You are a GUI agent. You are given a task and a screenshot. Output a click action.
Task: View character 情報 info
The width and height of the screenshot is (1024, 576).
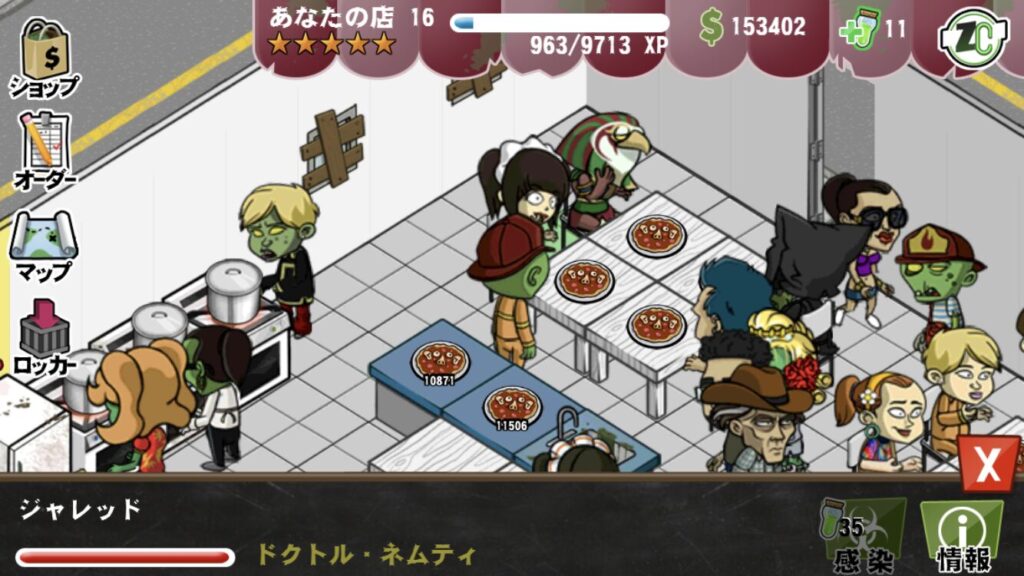960,536
